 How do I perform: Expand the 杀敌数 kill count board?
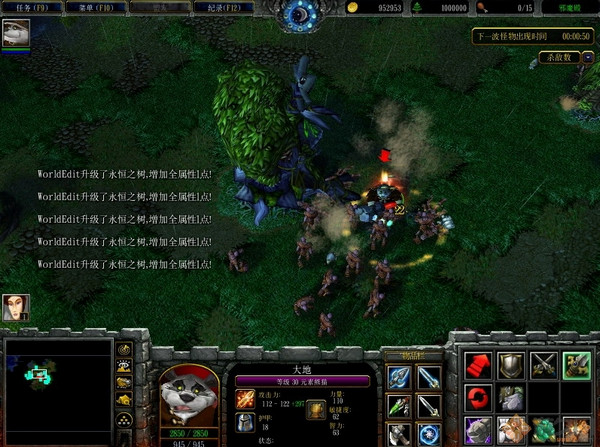pyautogui.click(x=559, y=57)
